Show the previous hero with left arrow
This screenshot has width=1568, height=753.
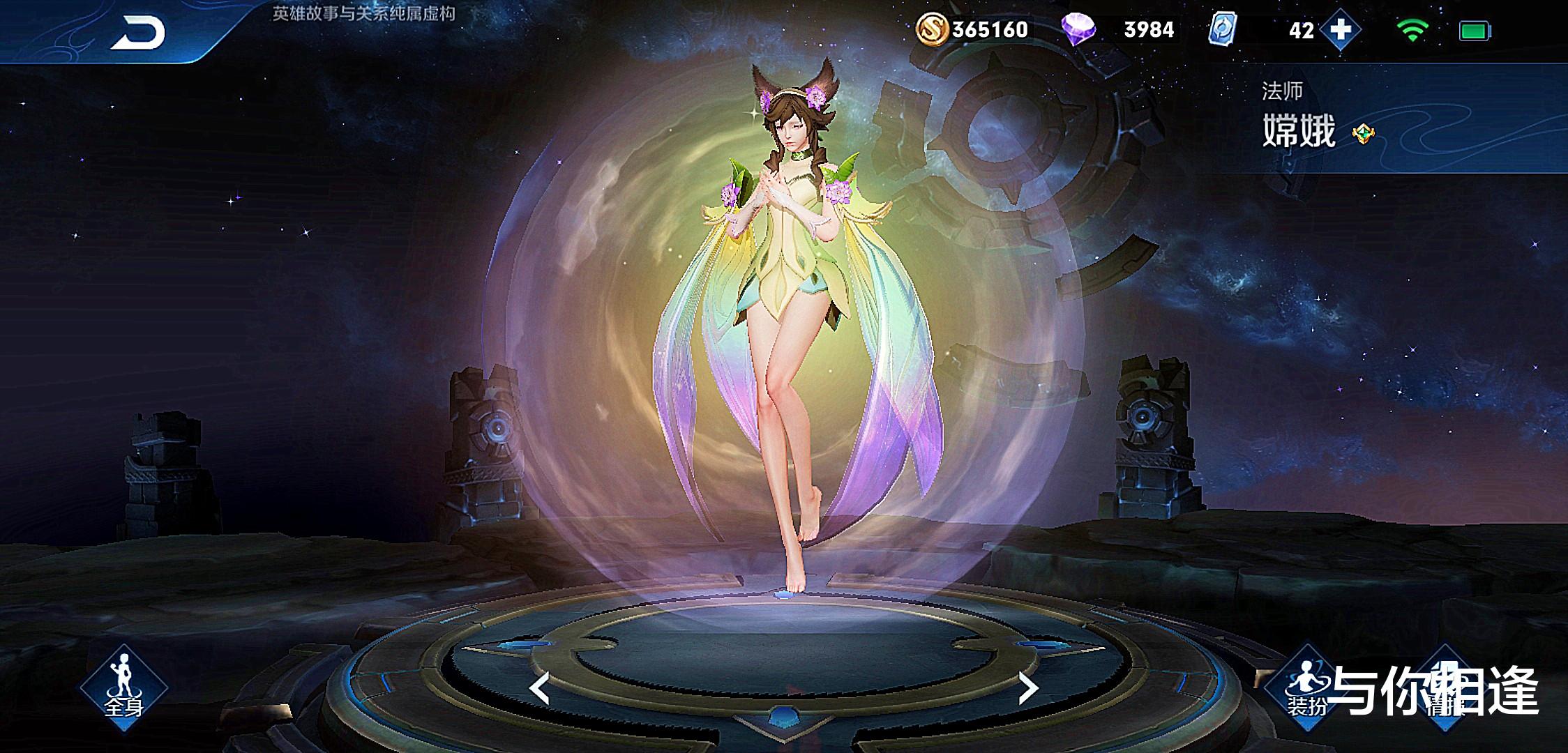[539, 689]
